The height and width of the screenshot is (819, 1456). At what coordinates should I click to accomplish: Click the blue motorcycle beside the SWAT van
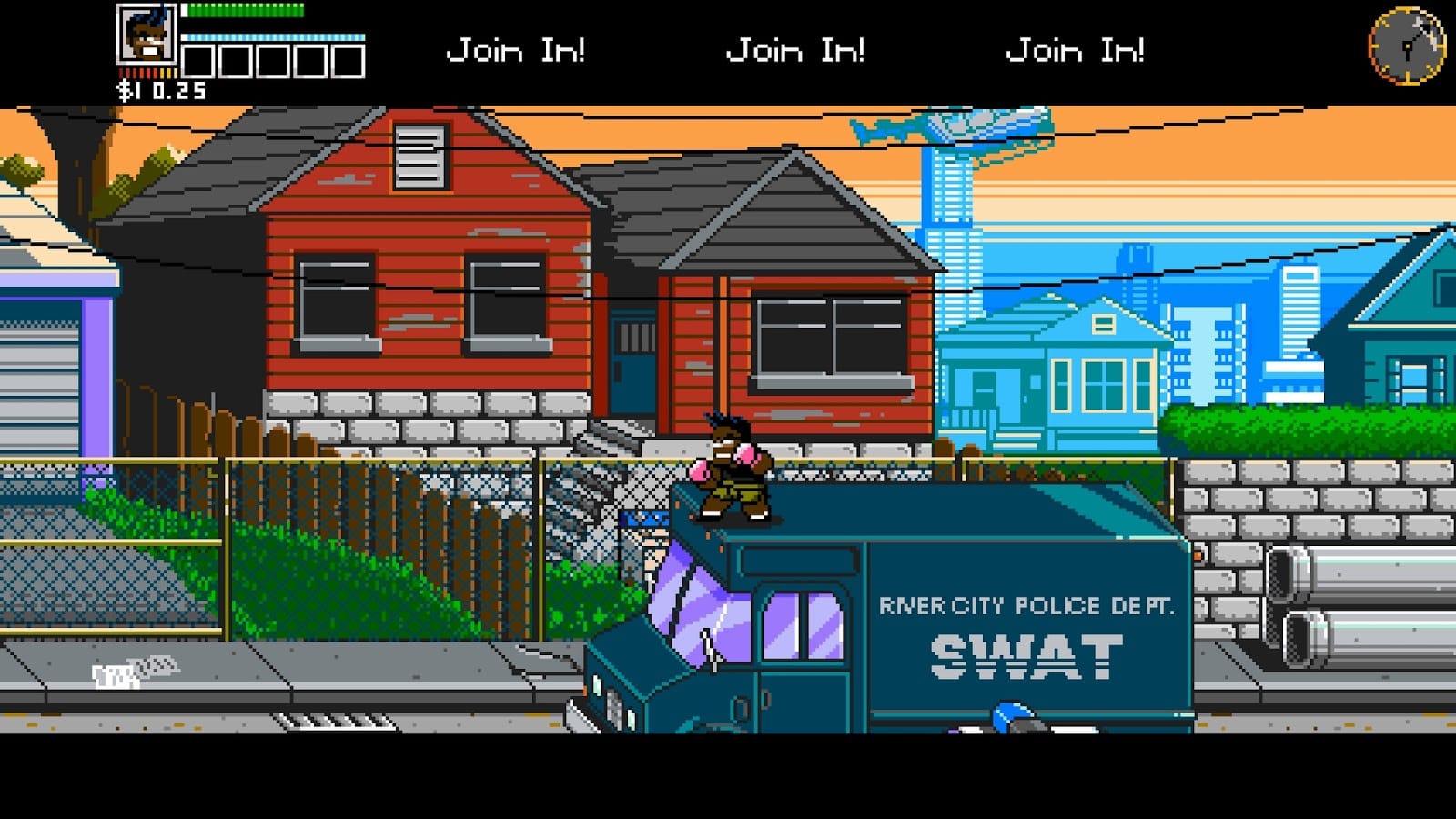click(x=1010, y=719)
